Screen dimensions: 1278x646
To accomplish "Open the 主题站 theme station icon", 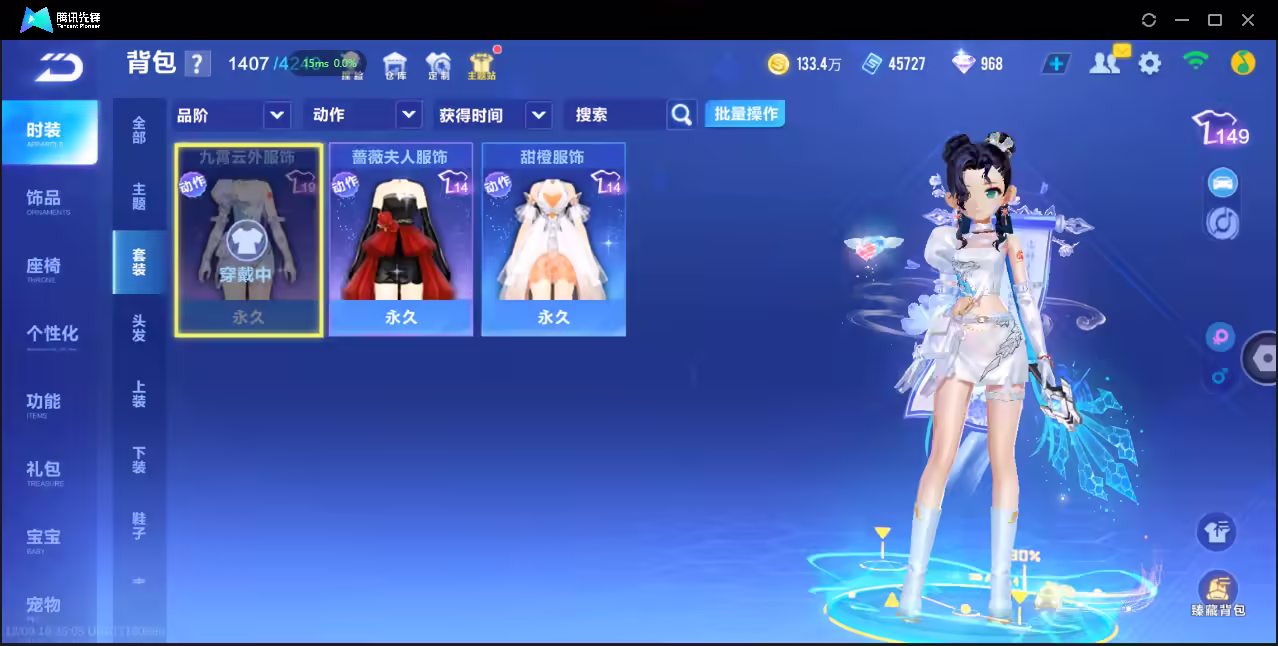I will (x=481, y=65).
